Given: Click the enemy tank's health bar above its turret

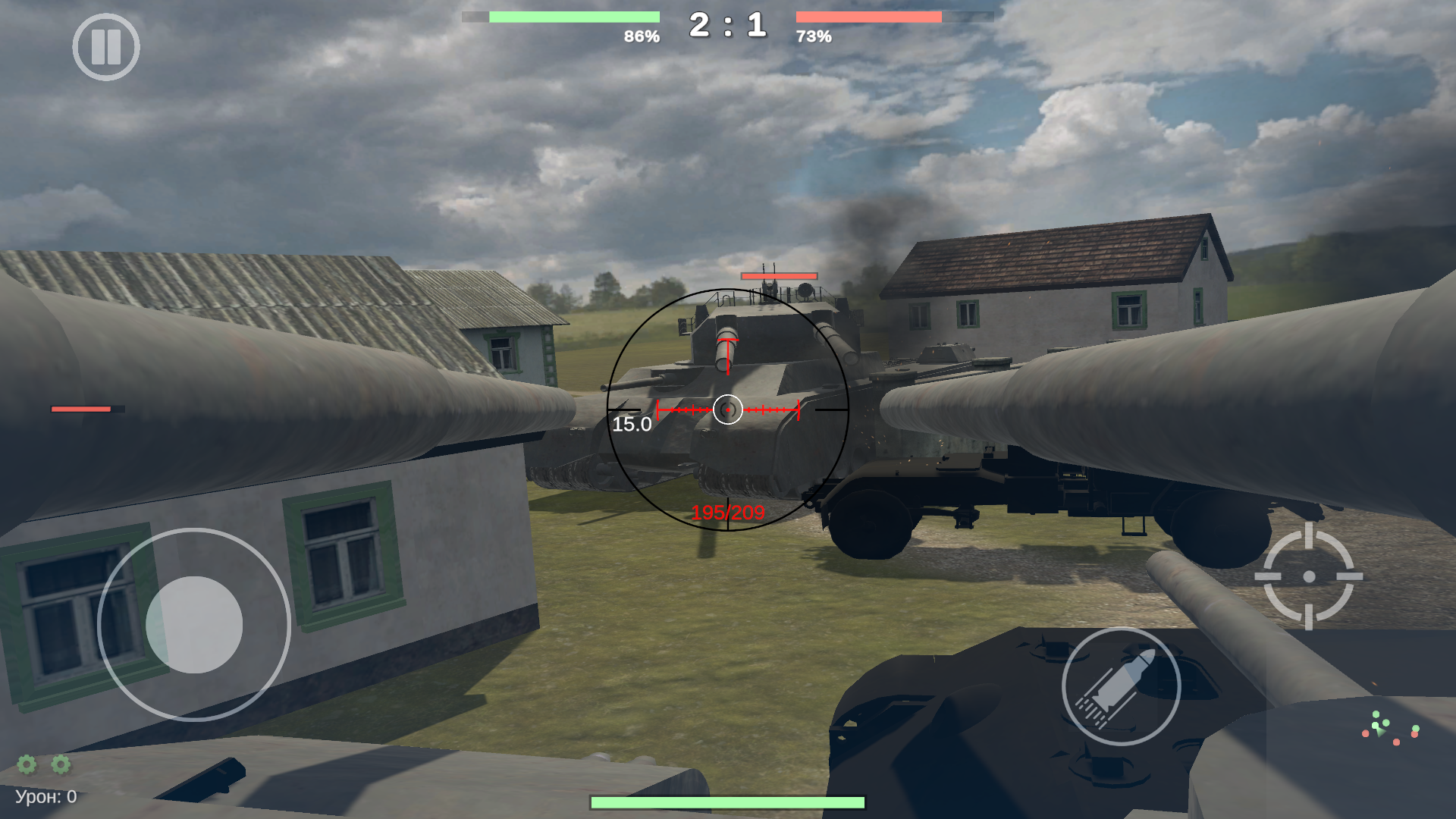Looking at the screenshot, I should [x=778, y=276].
